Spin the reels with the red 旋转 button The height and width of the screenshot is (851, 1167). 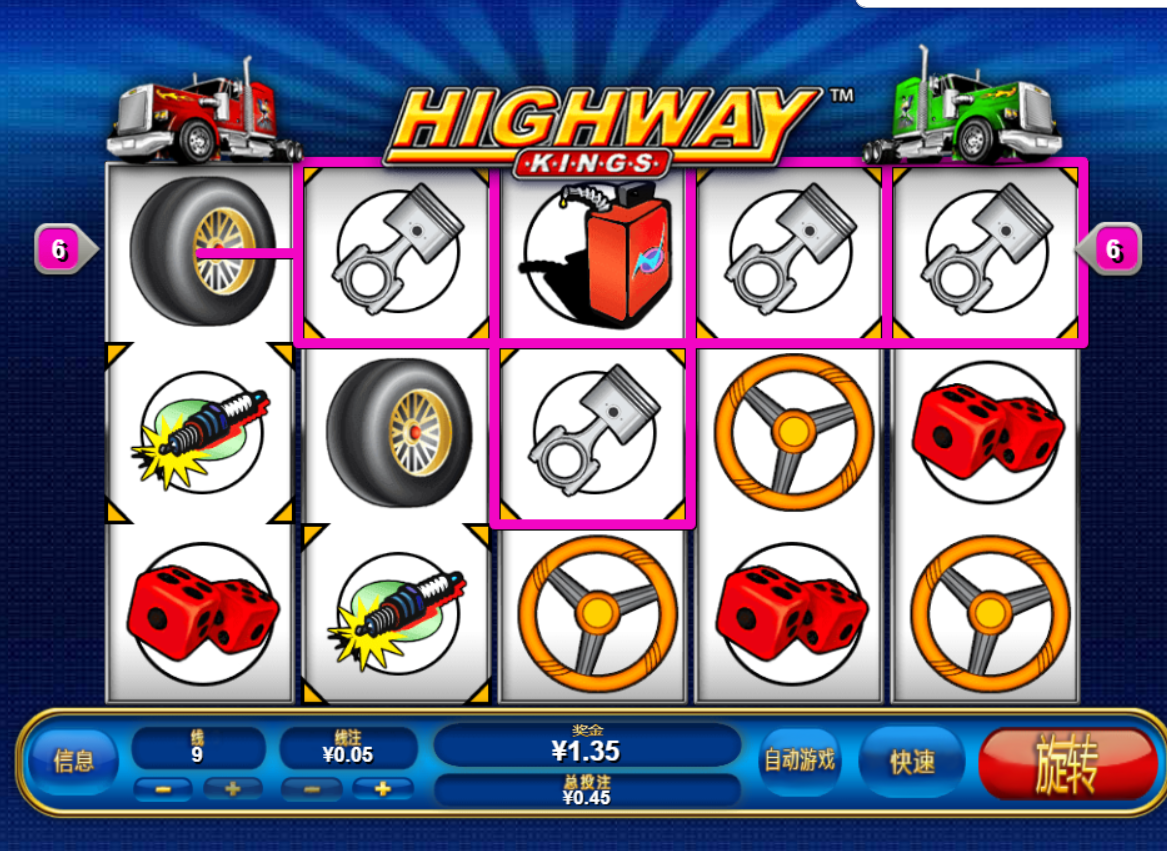click(1067, 764)
